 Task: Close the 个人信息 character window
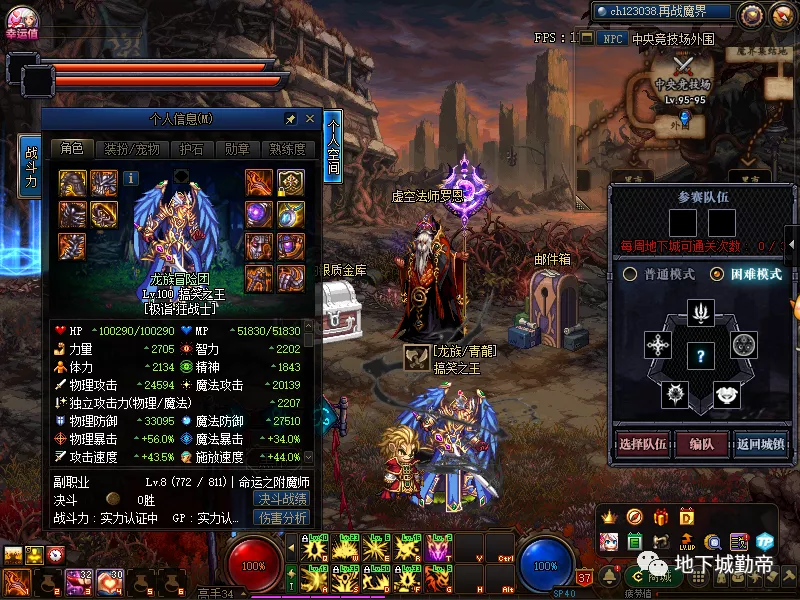point(310,119)
